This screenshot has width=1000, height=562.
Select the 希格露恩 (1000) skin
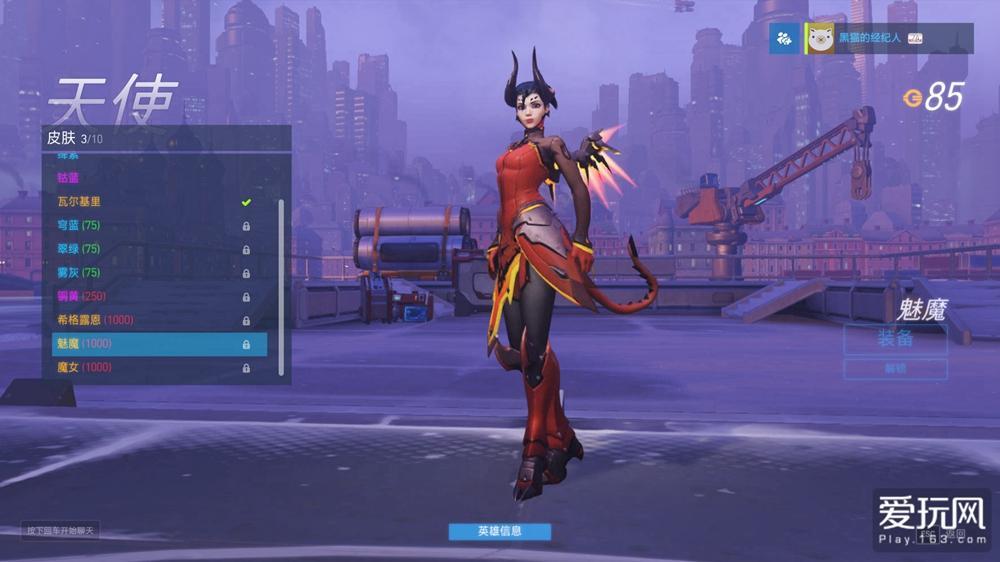(x=150, y=320)
